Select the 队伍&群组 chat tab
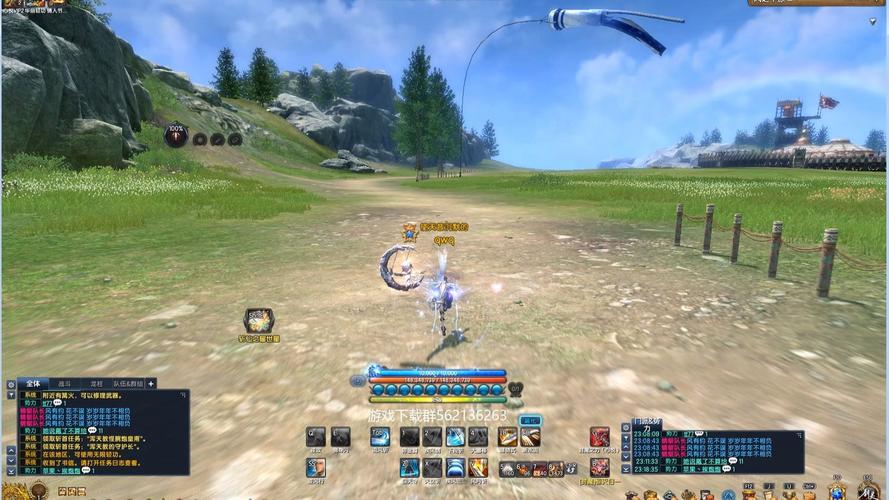The width and height of the screenshot is (889, 500). [126, 383]
